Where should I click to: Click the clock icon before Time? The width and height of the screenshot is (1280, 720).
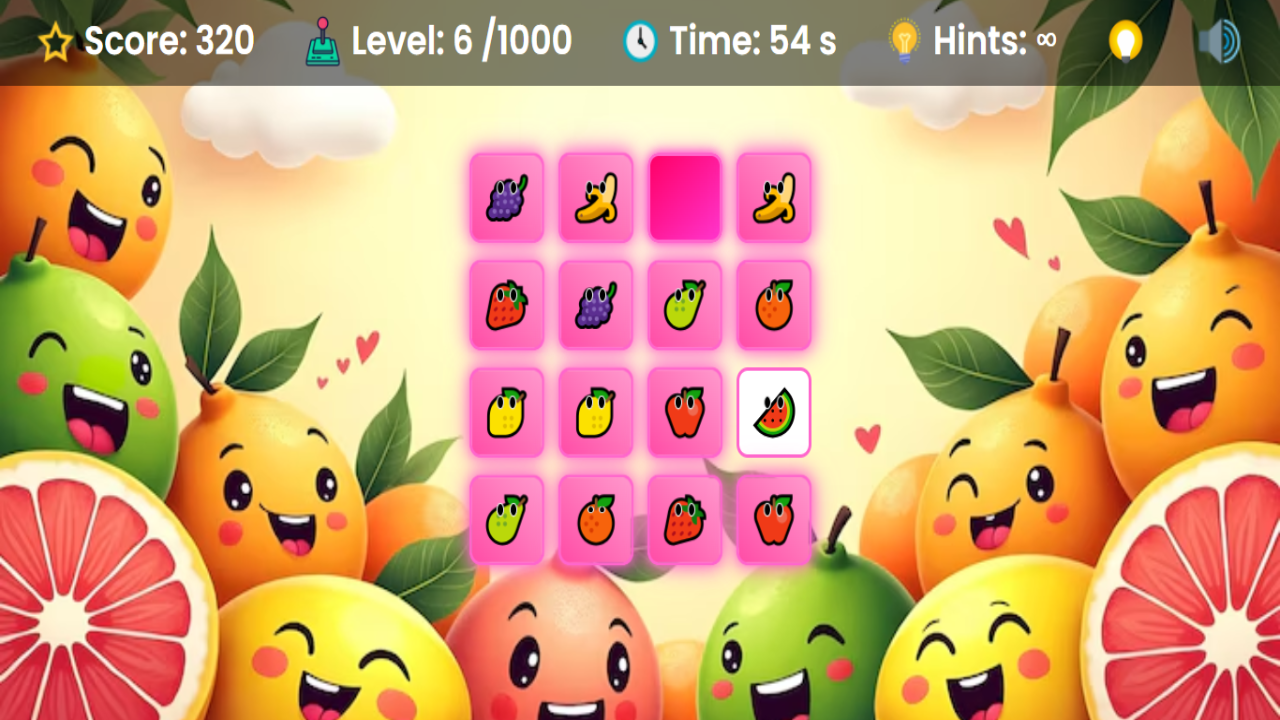[637, 41]
